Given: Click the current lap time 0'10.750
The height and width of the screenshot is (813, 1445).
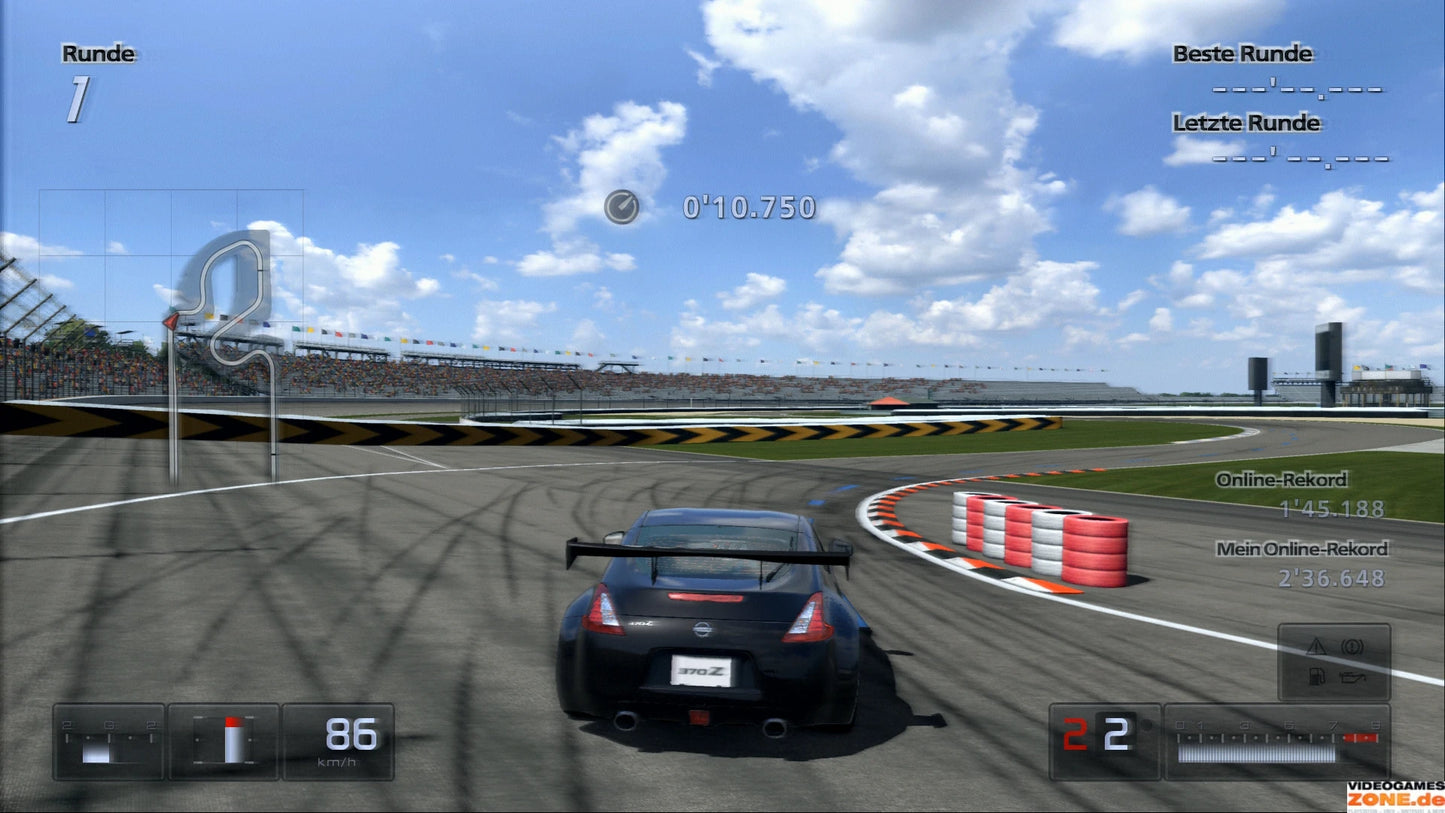Looking at the screenshot, I should click(x=748, y=208).
